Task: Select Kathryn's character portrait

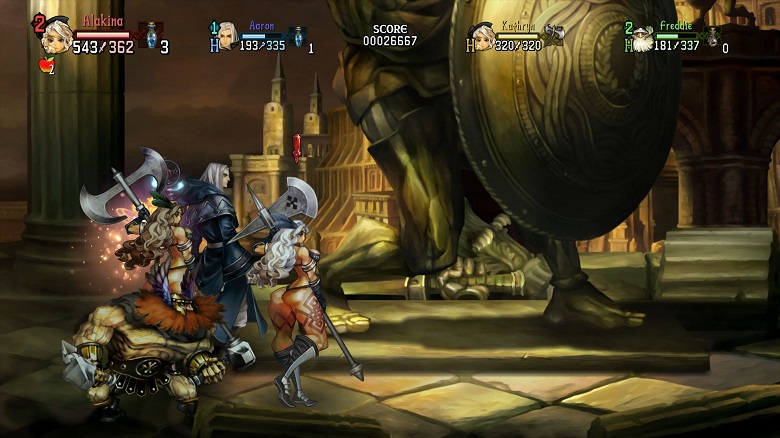Action: click(x=483, y=38)
